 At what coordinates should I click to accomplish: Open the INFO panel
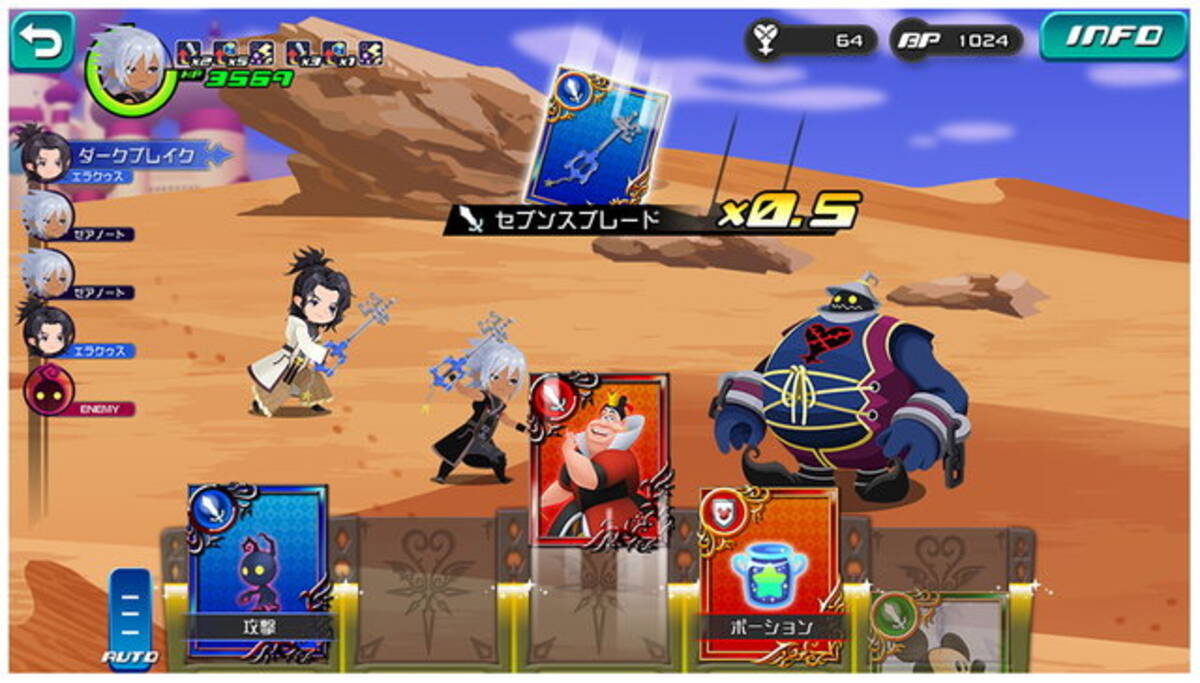[1113, 38]
